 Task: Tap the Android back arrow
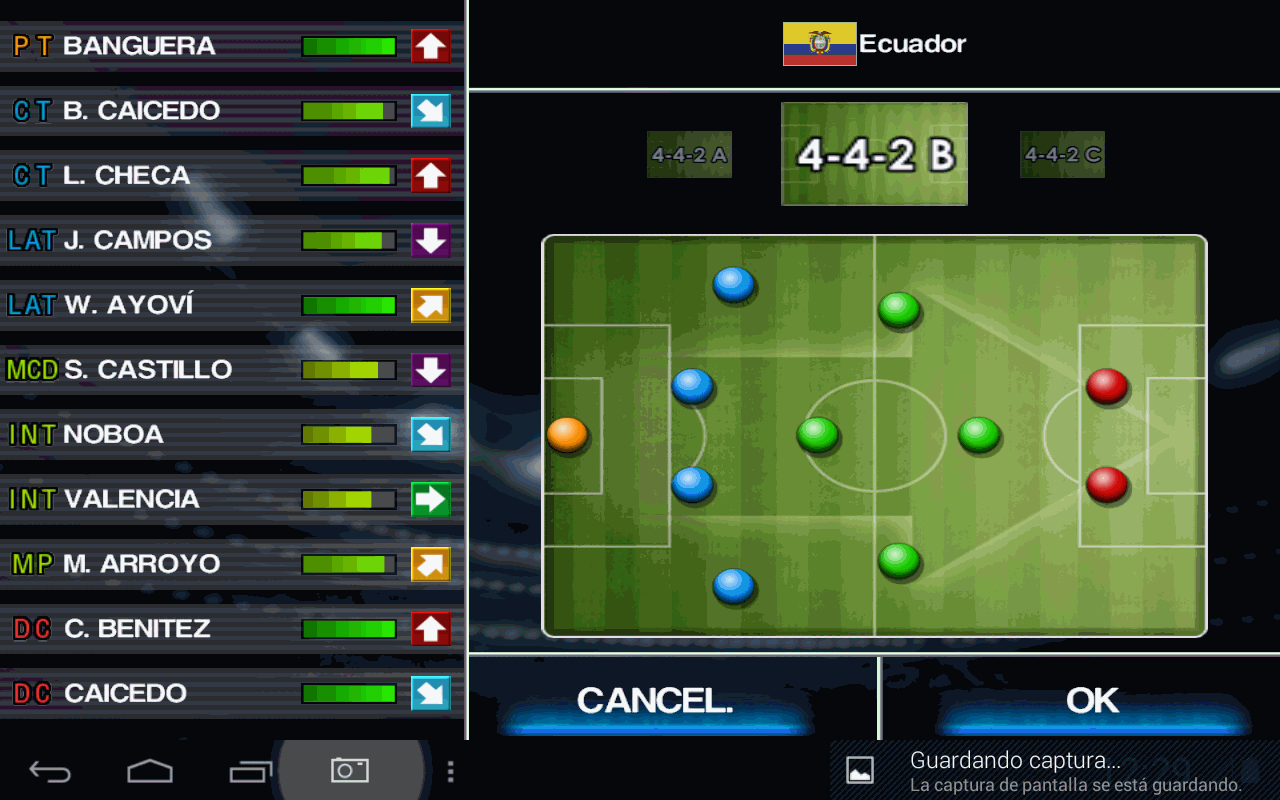pyautogui.click(x=50, y=771)
